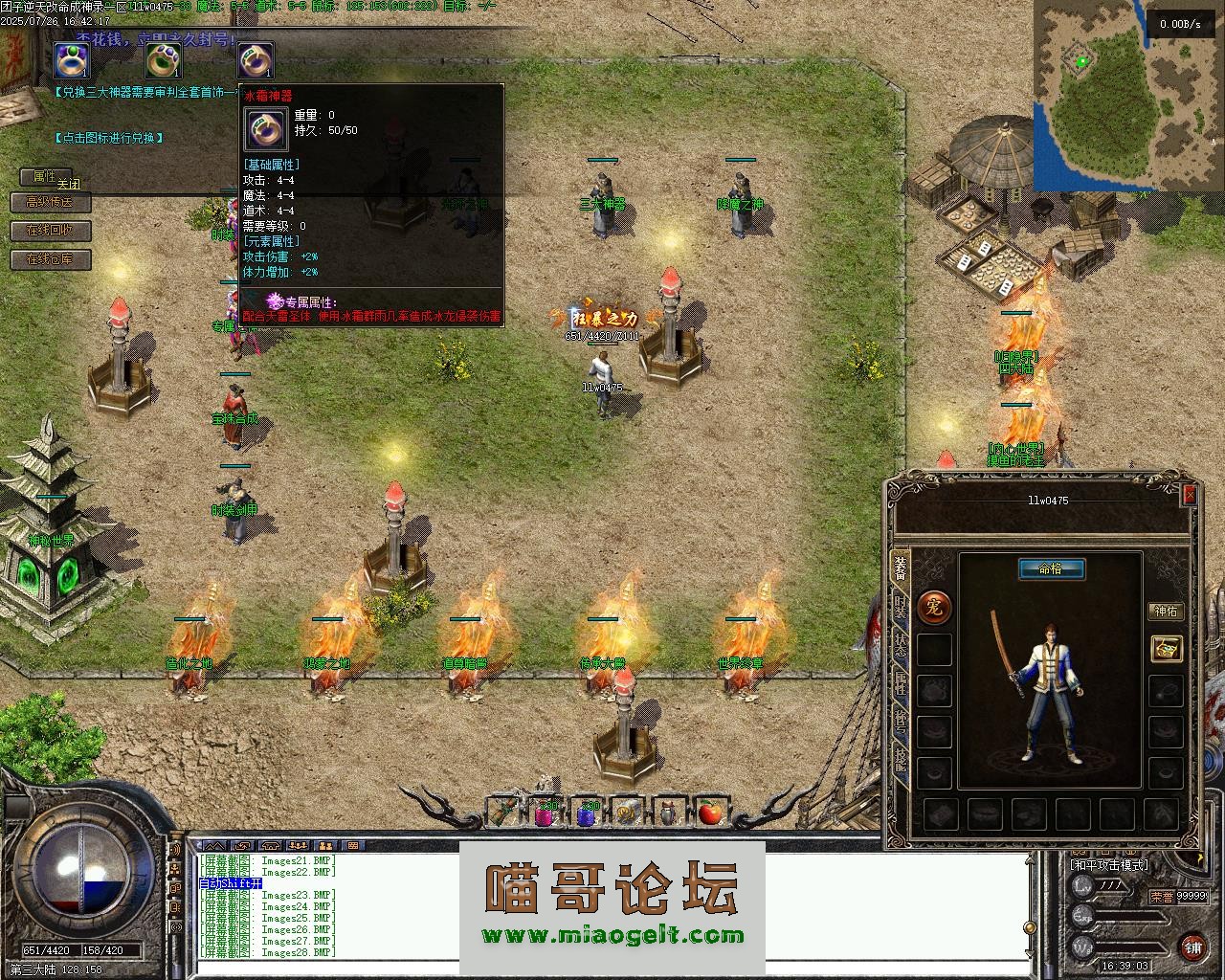Select the first ring with the green gem
Image resolution: width=1225 pixels, height=980 pixels.
[71, 60]
